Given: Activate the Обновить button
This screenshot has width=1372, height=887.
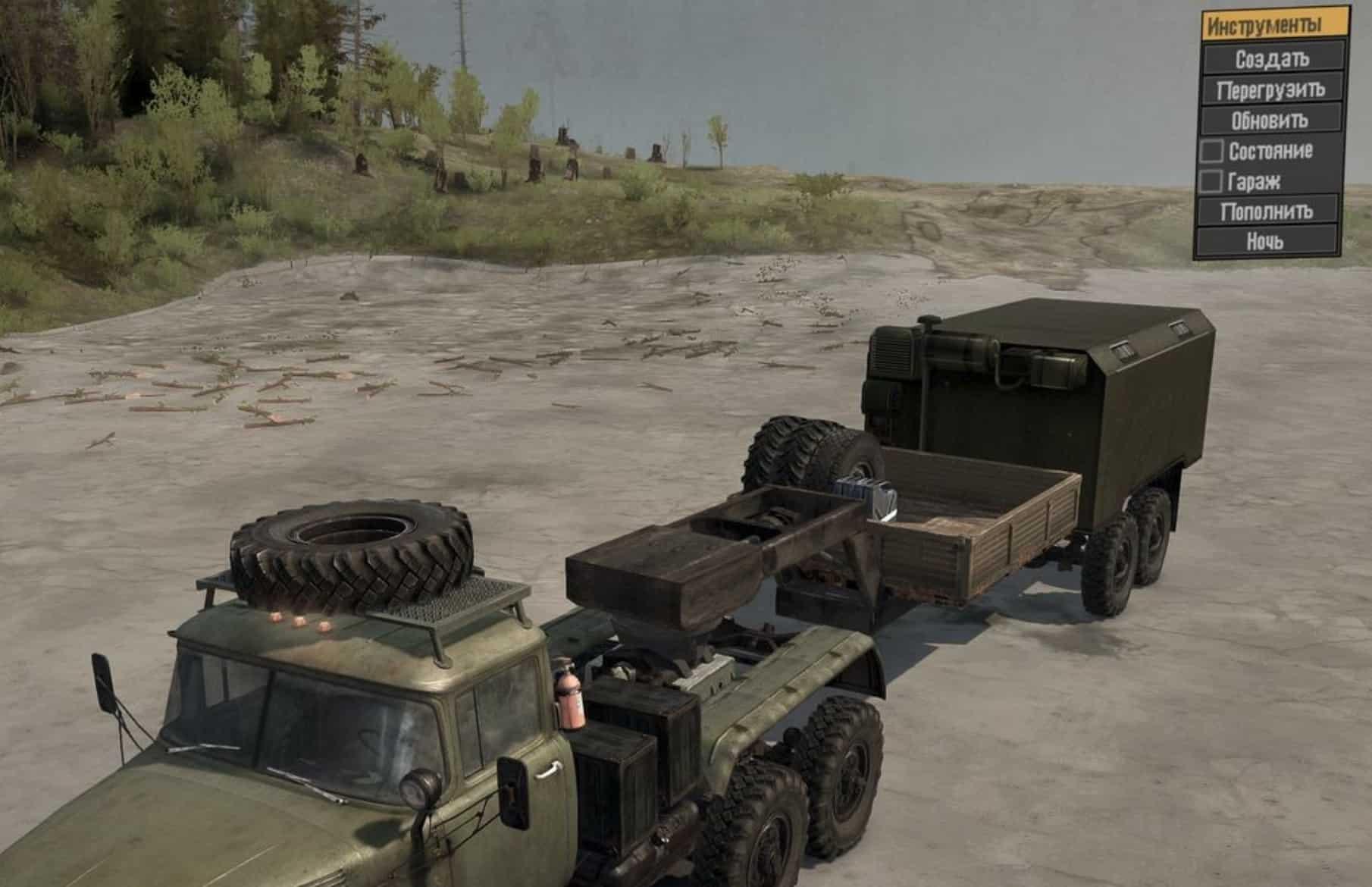Looking at the screenshot, I should click(x=1270, y=120).
